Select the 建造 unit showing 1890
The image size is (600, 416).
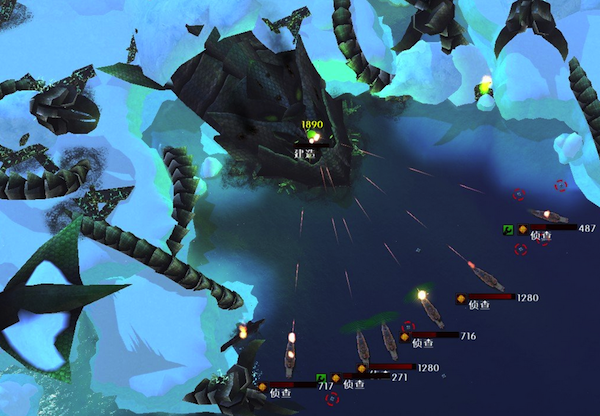pos(313,136)
